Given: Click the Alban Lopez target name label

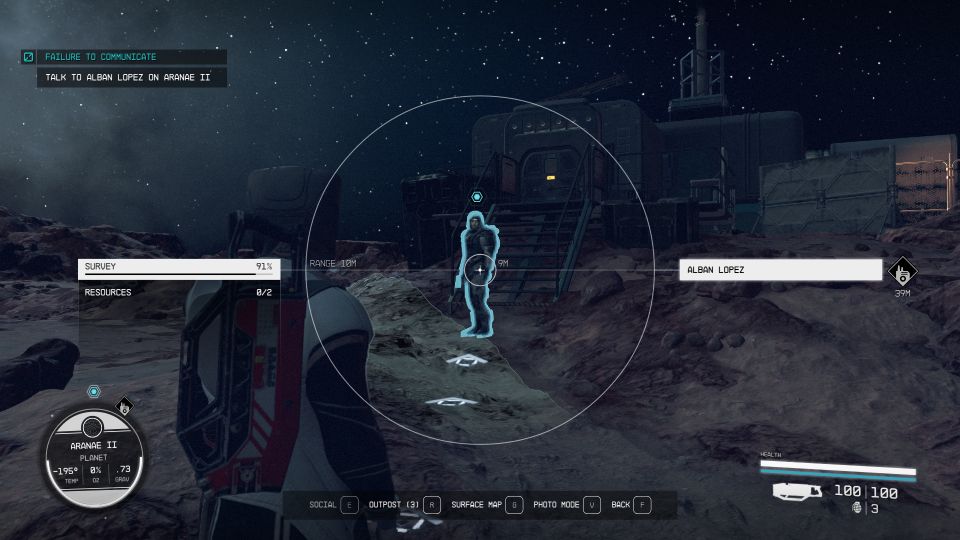Looking at the screenshot, I should click(x=780, y=270).
